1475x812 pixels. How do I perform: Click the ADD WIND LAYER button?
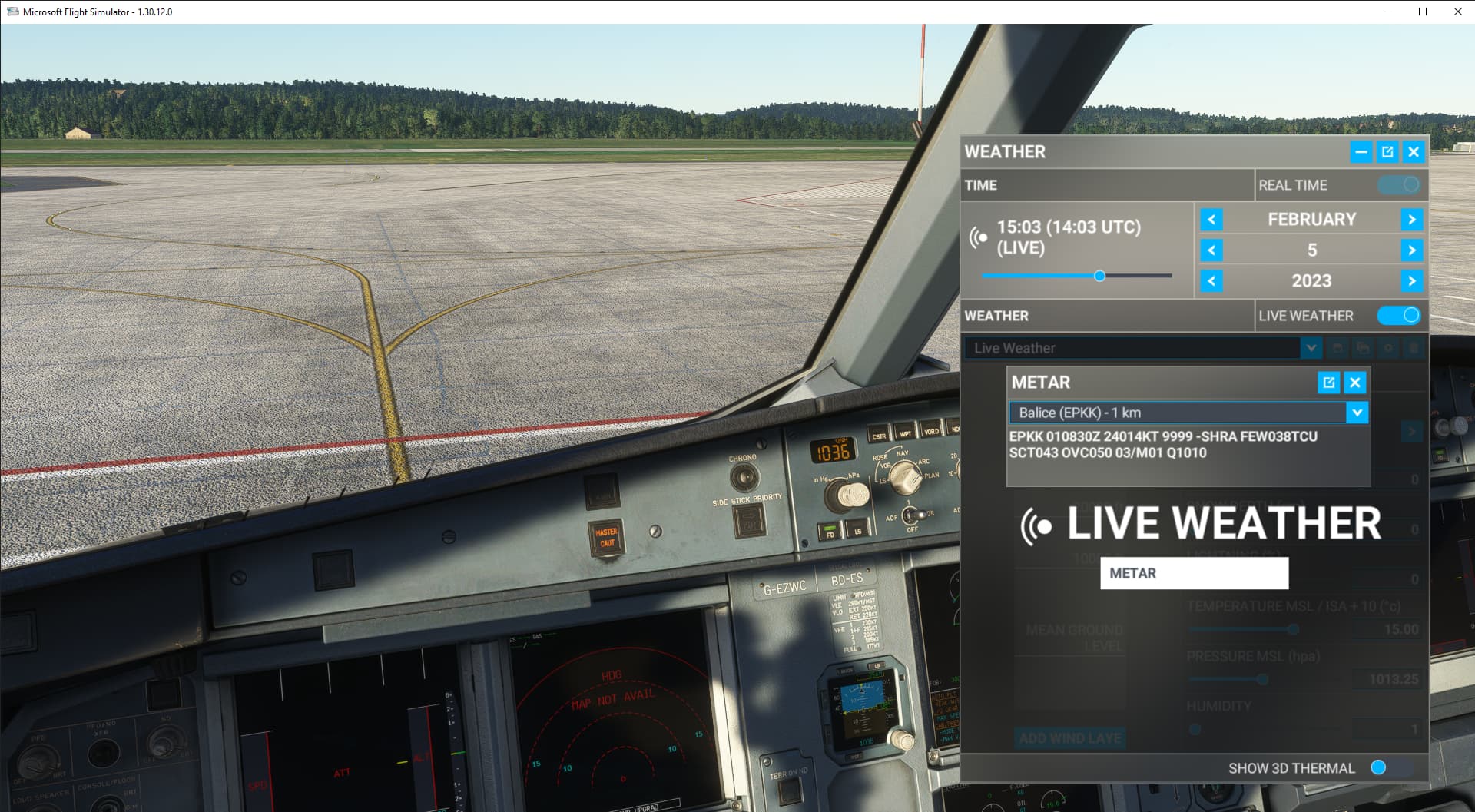pos(1071,738)
